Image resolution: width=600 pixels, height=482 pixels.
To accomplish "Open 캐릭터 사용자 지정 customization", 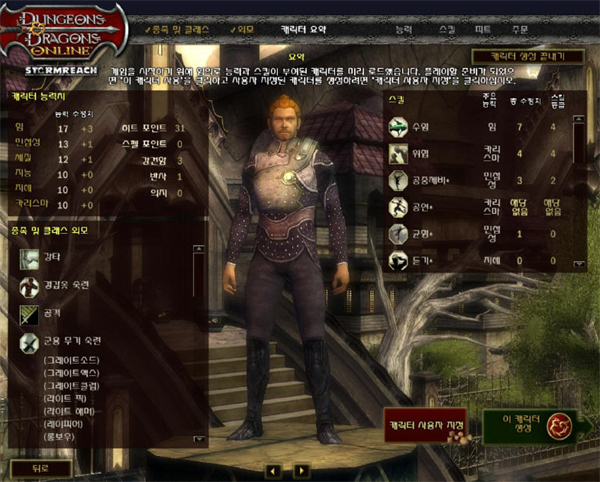I will click(426, 426).
